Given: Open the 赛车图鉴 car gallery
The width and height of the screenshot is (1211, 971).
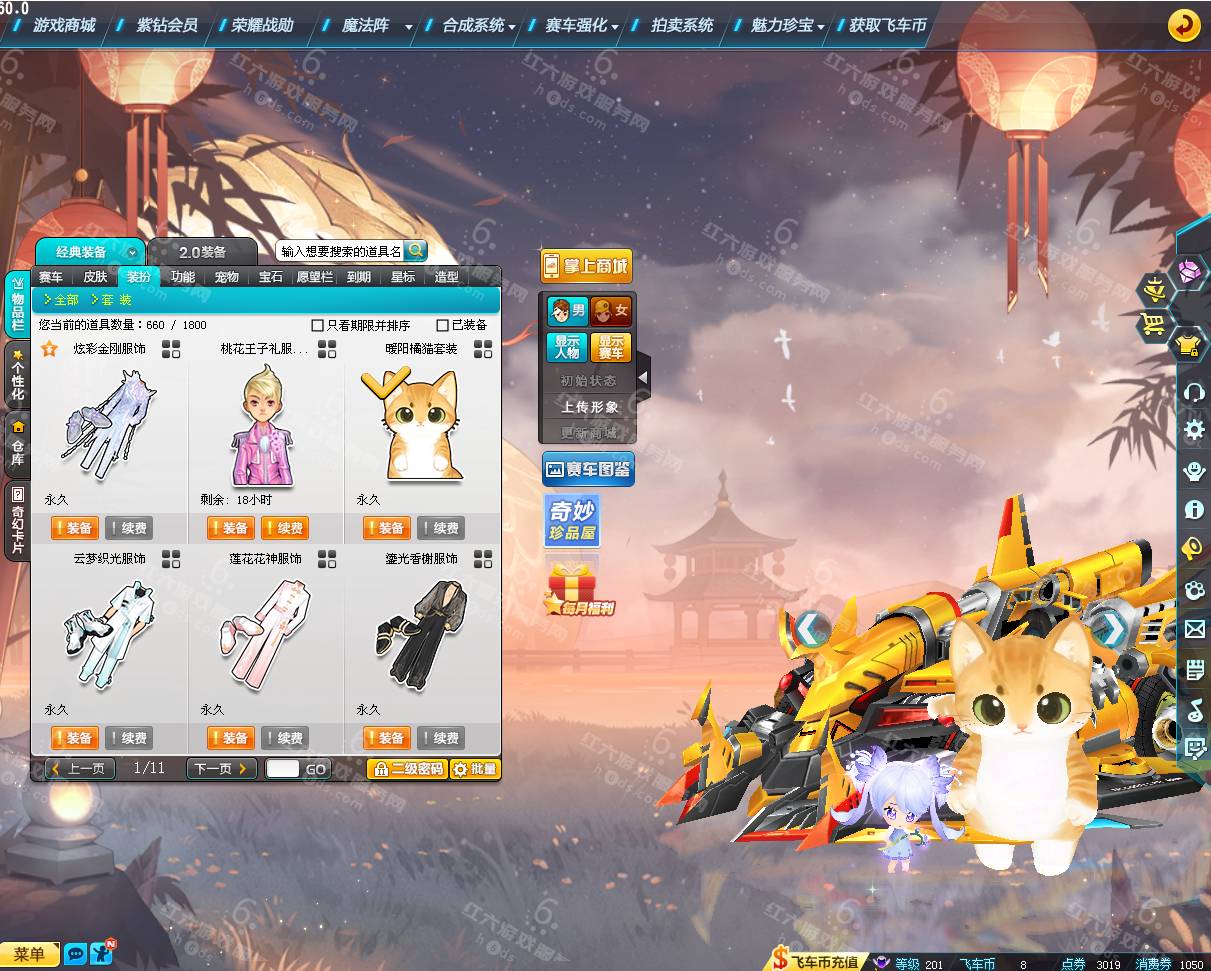Looking at the screenshot, I should coord(588,469).
